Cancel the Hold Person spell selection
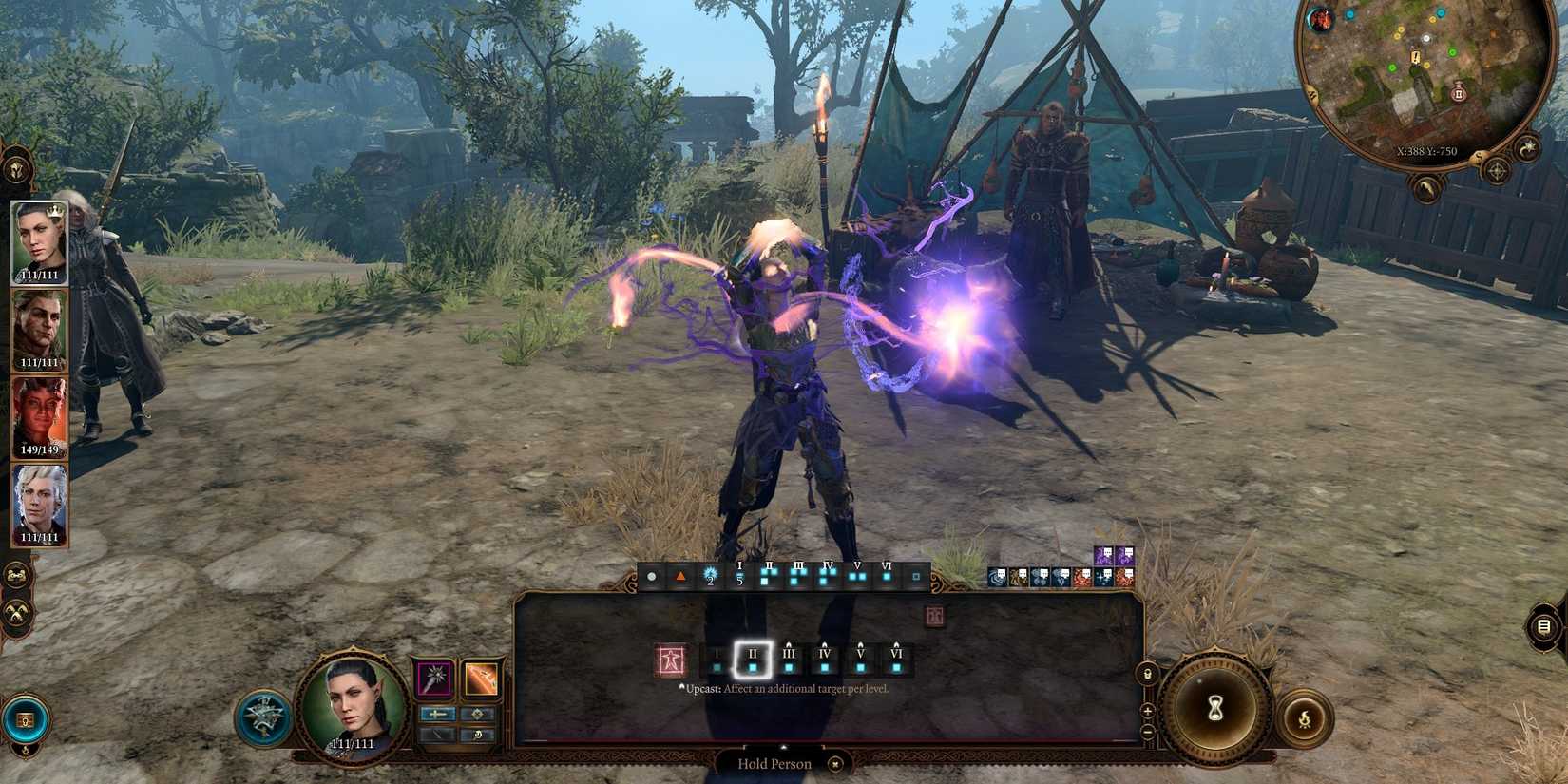This screenshot has height=784, width=1568. pyautogui.click(x=835, y=764)
